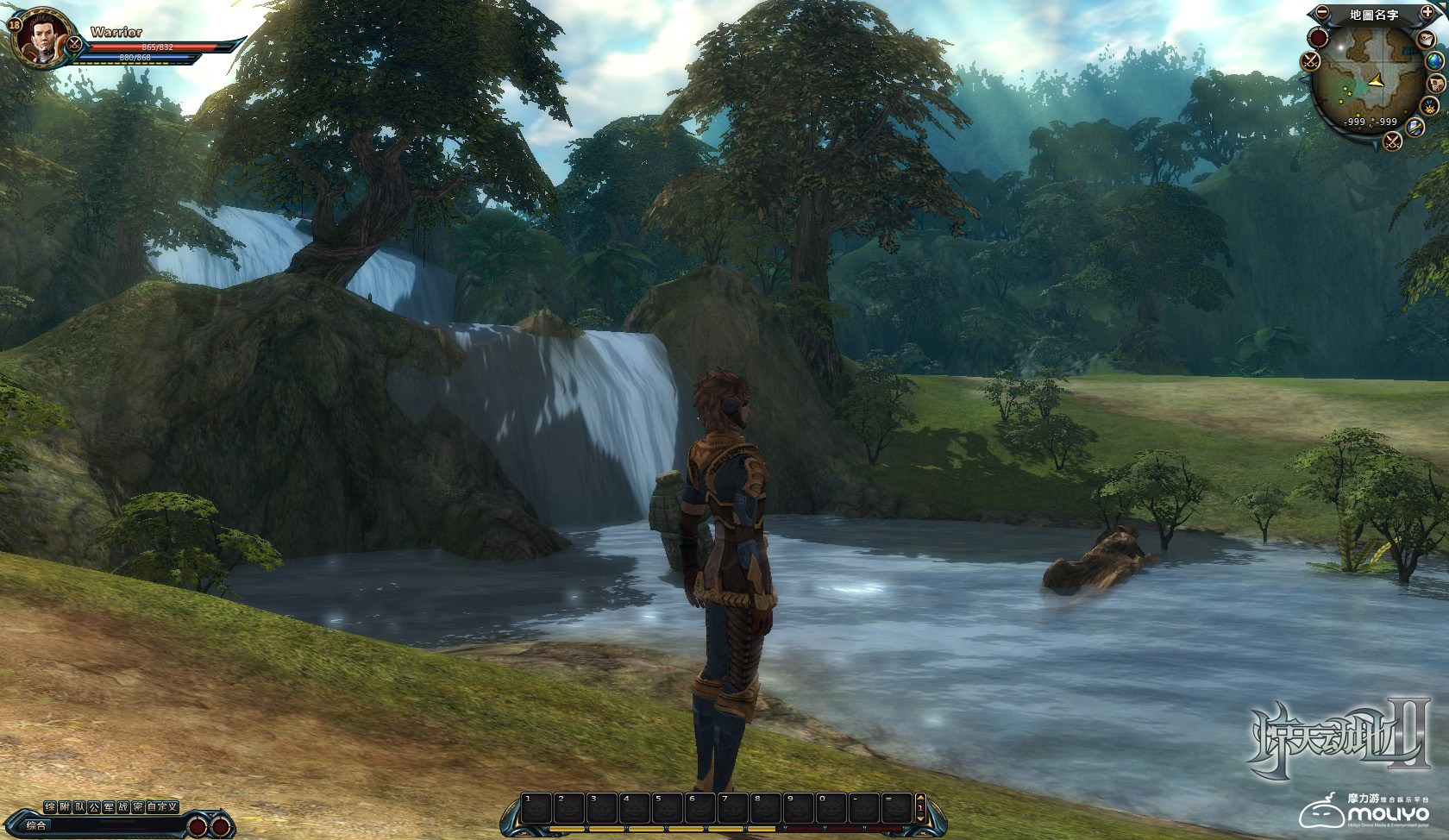Screen dimensions: 1449x840
Task: Click the medal ribbon icon
Action: (1427, 107)
